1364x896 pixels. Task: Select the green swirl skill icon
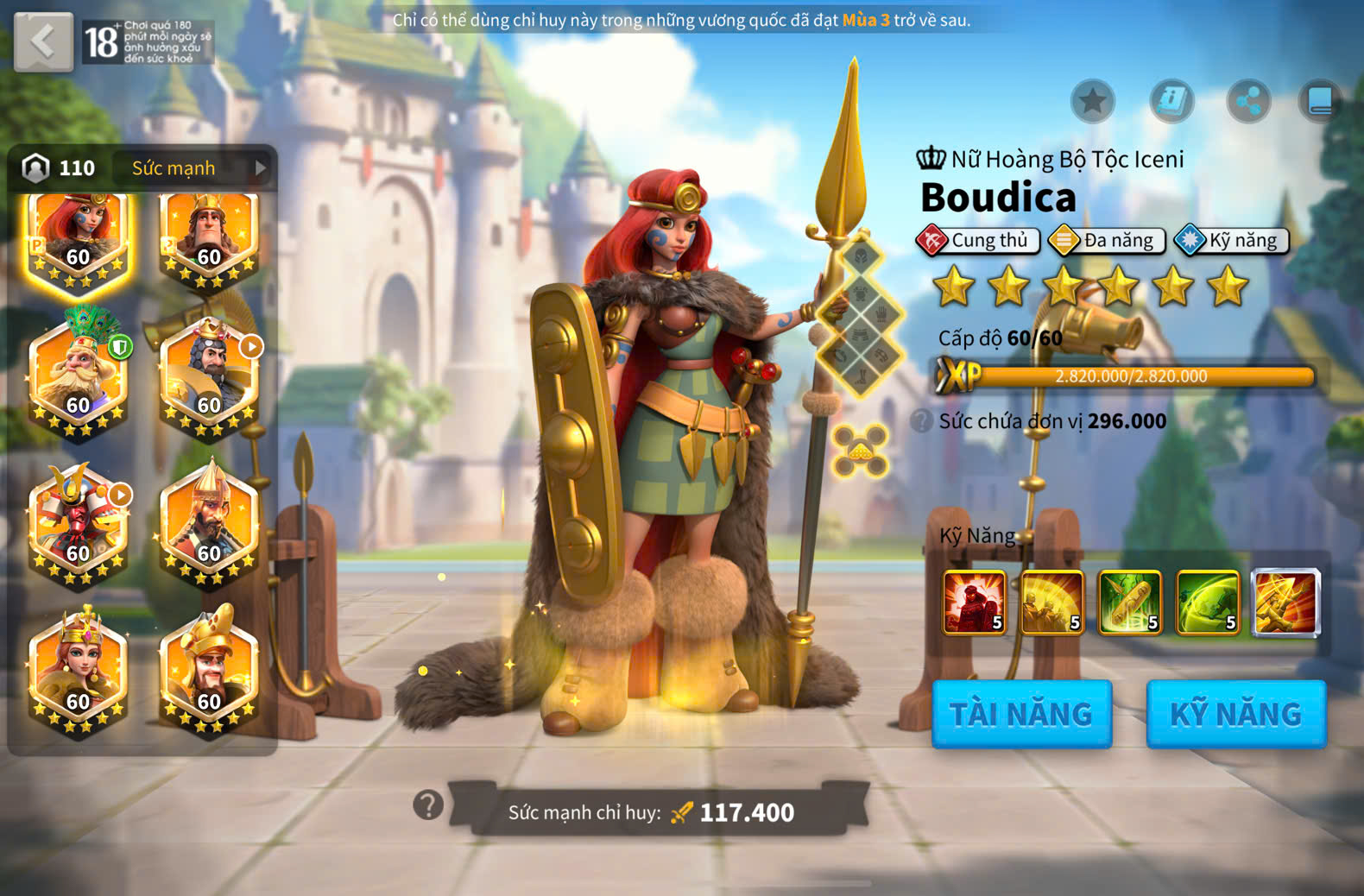1207,602
